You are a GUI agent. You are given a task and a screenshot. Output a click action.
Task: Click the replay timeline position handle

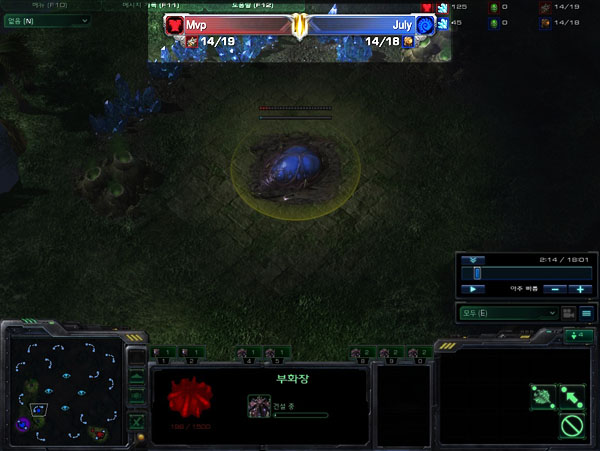click(x=477, y=272)
